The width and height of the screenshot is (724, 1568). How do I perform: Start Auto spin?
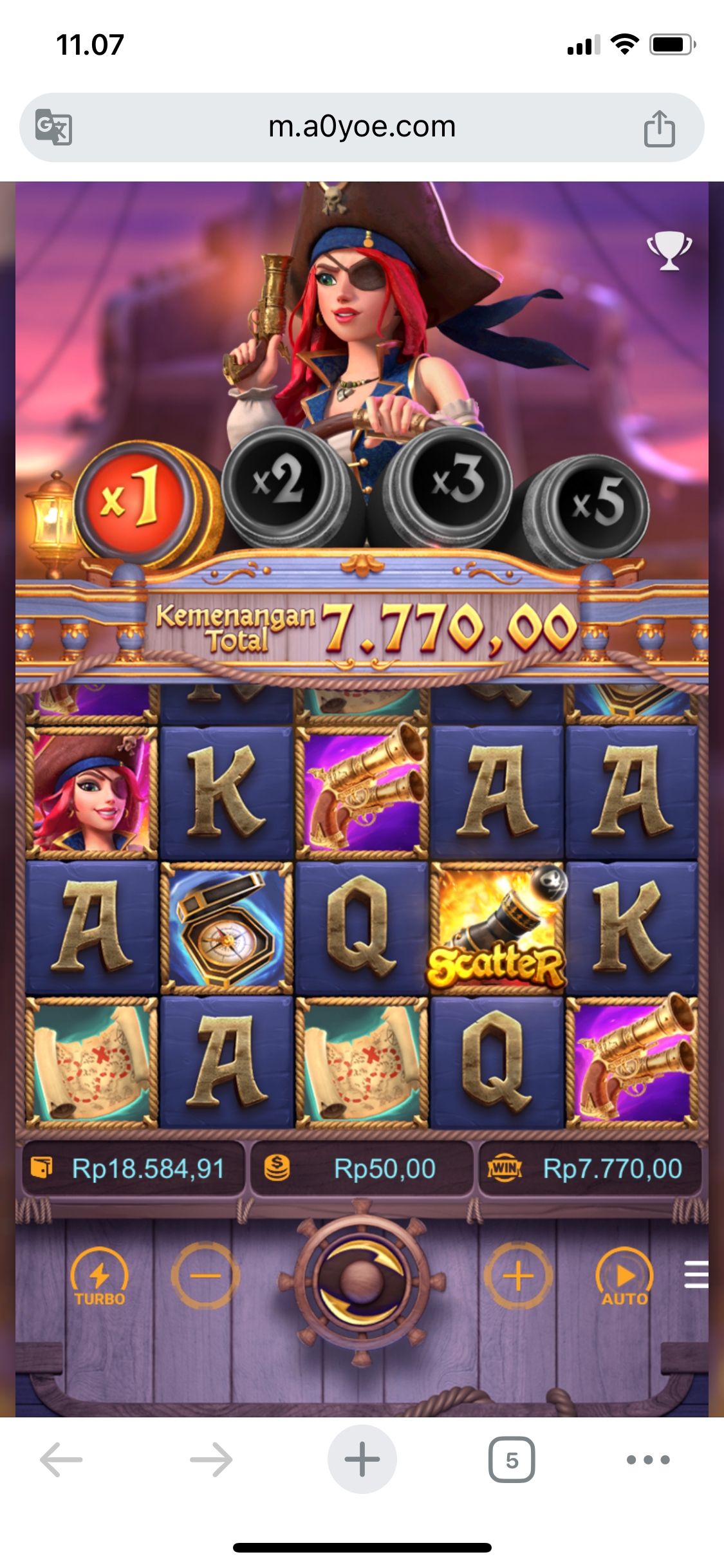624,1277
